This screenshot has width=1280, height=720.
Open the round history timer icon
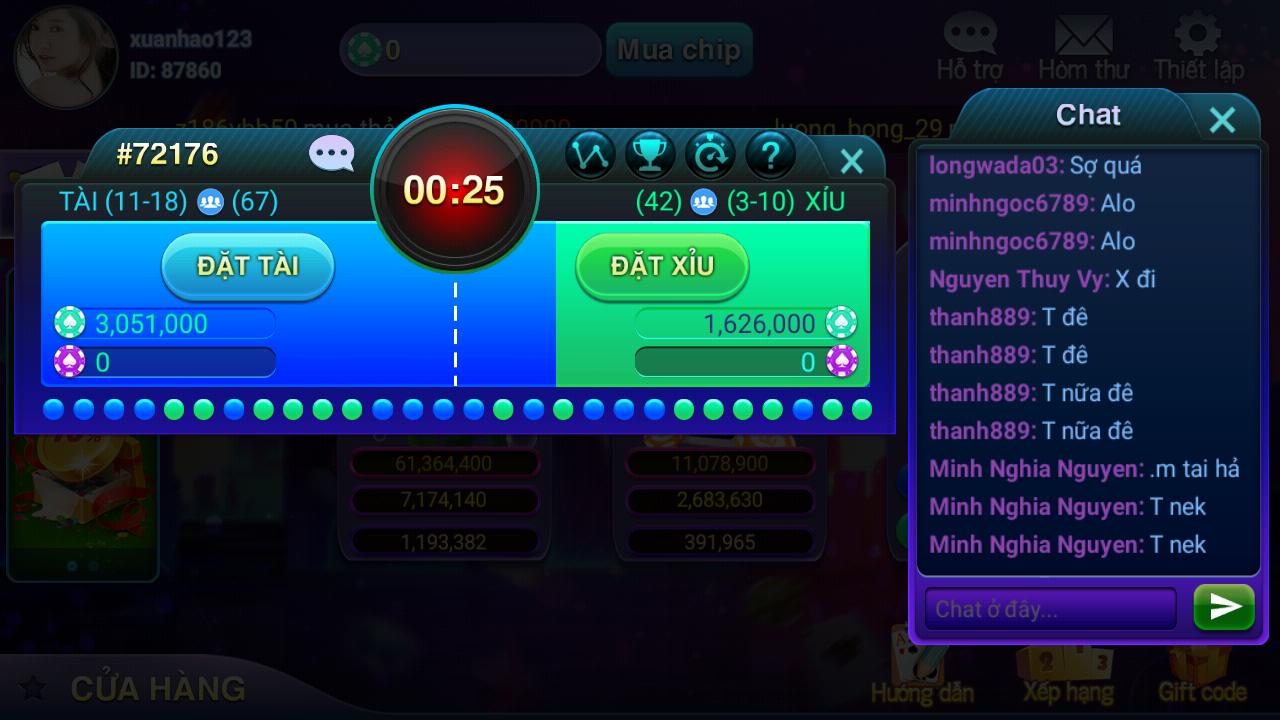(710, 156)
